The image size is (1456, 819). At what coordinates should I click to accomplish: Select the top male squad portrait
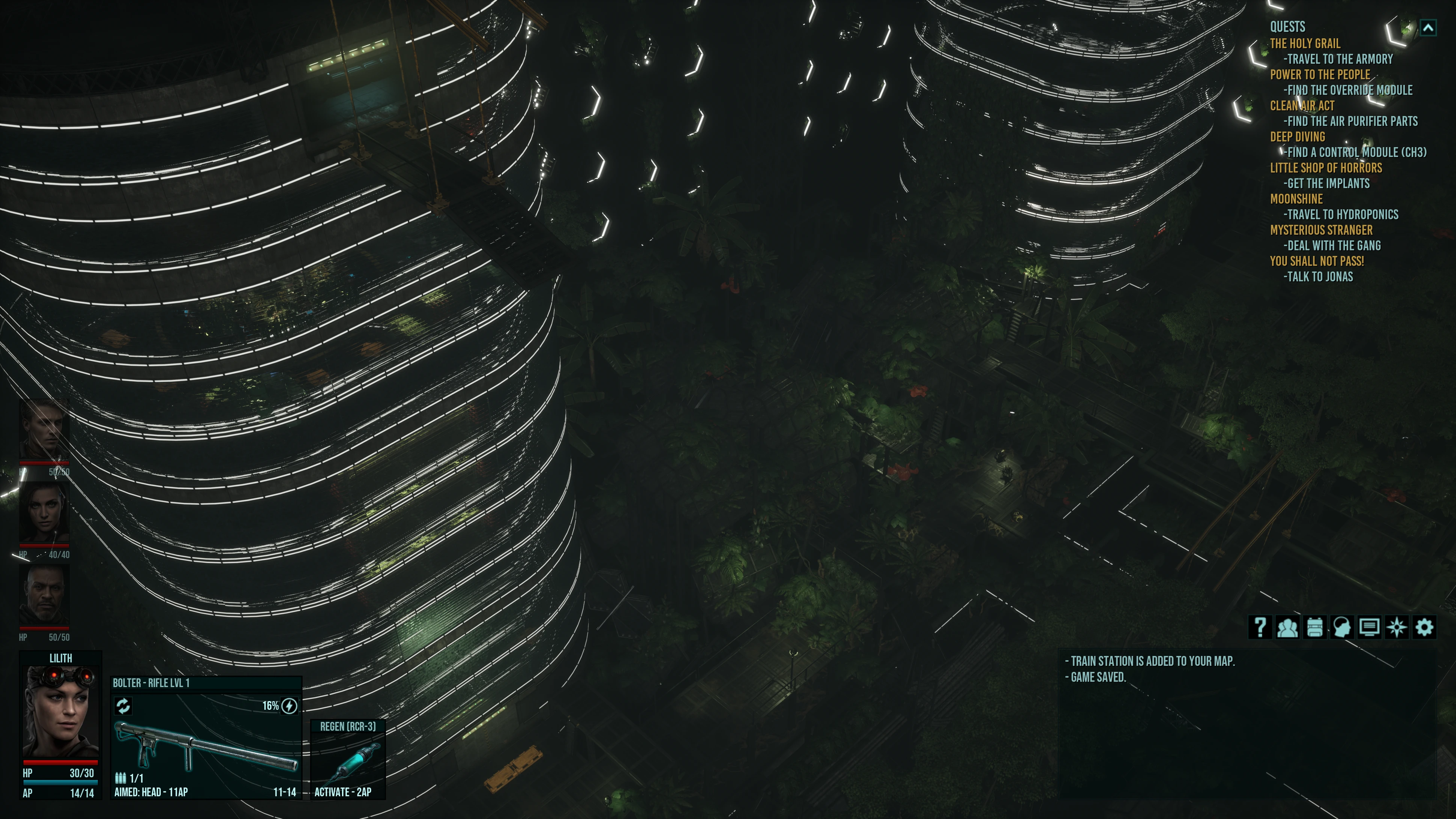pyautogui.click(x=45, y=430)
